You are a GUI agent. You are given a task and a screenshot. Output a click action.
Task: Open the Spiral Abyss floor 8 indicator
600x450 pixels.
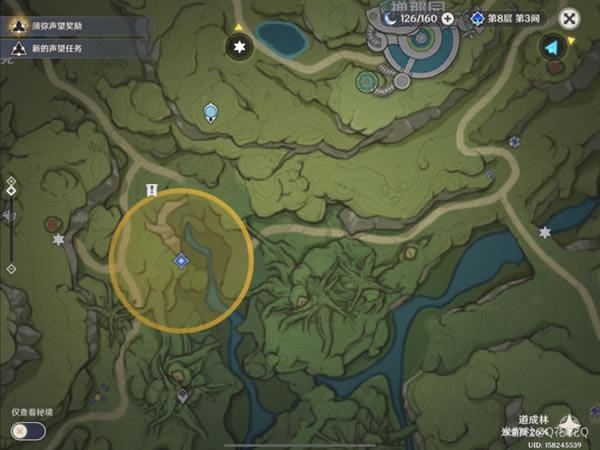pyautogui.click(x=505, y=18)
